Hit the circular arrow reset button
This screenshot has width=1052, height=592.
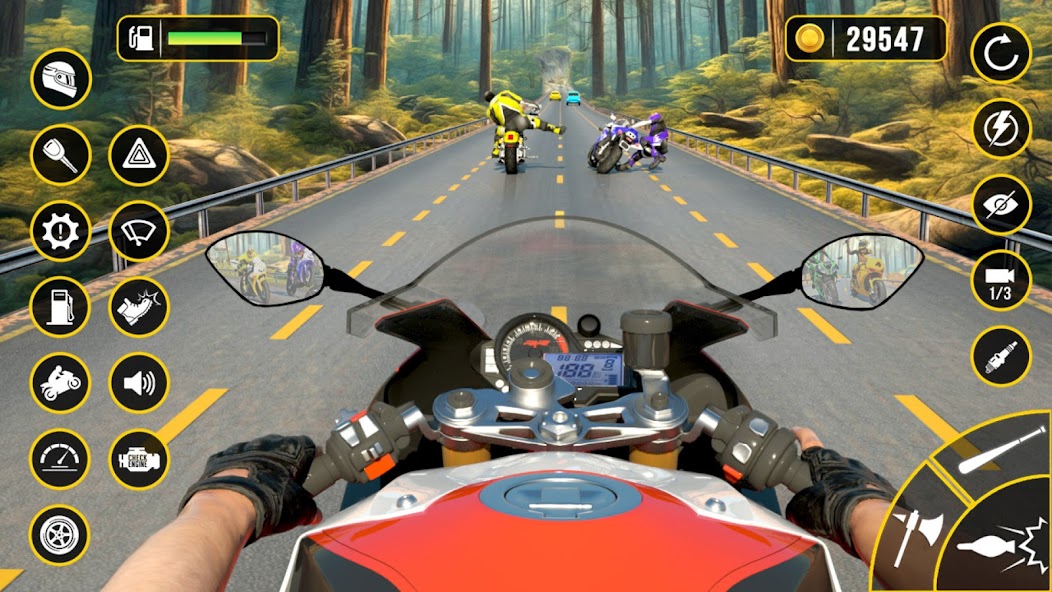pos(1001,53)
